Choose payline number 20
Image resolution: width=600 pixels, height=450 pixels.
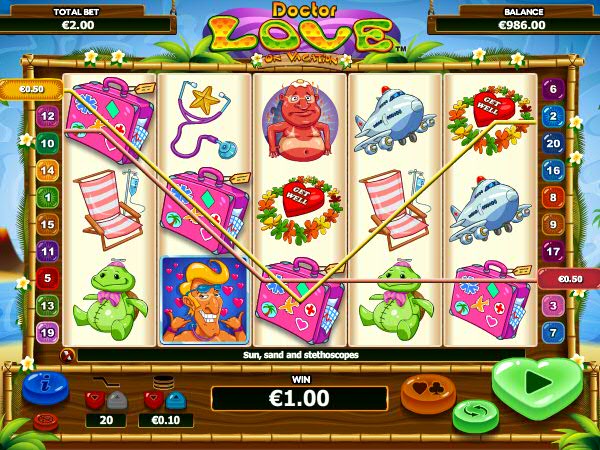[553, 143]
